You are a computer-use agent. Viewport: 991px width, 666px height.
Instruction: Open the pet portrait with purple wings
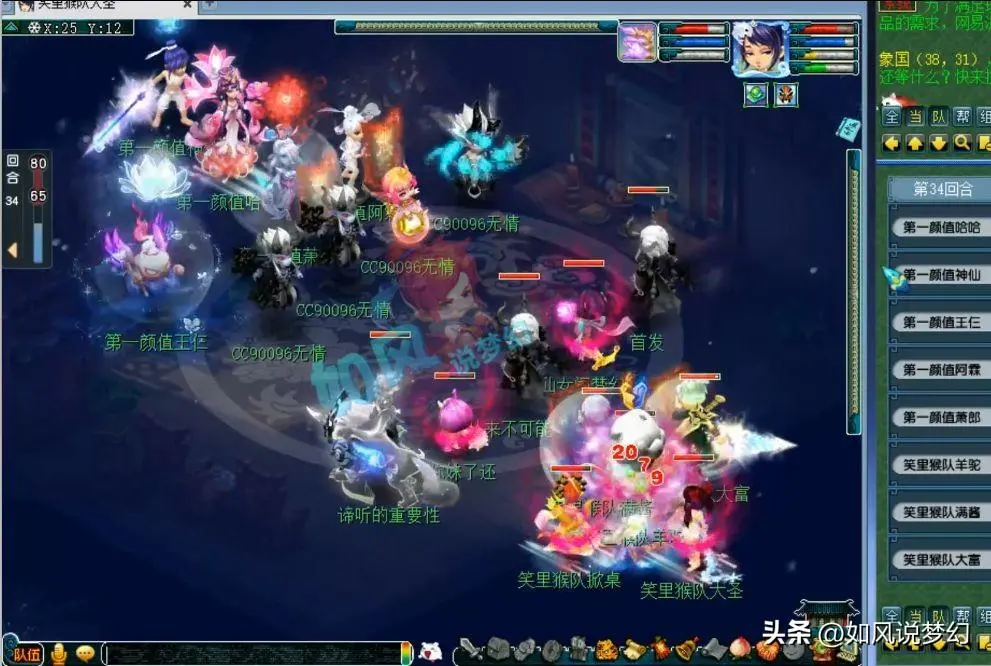click(x=637, y=42)
